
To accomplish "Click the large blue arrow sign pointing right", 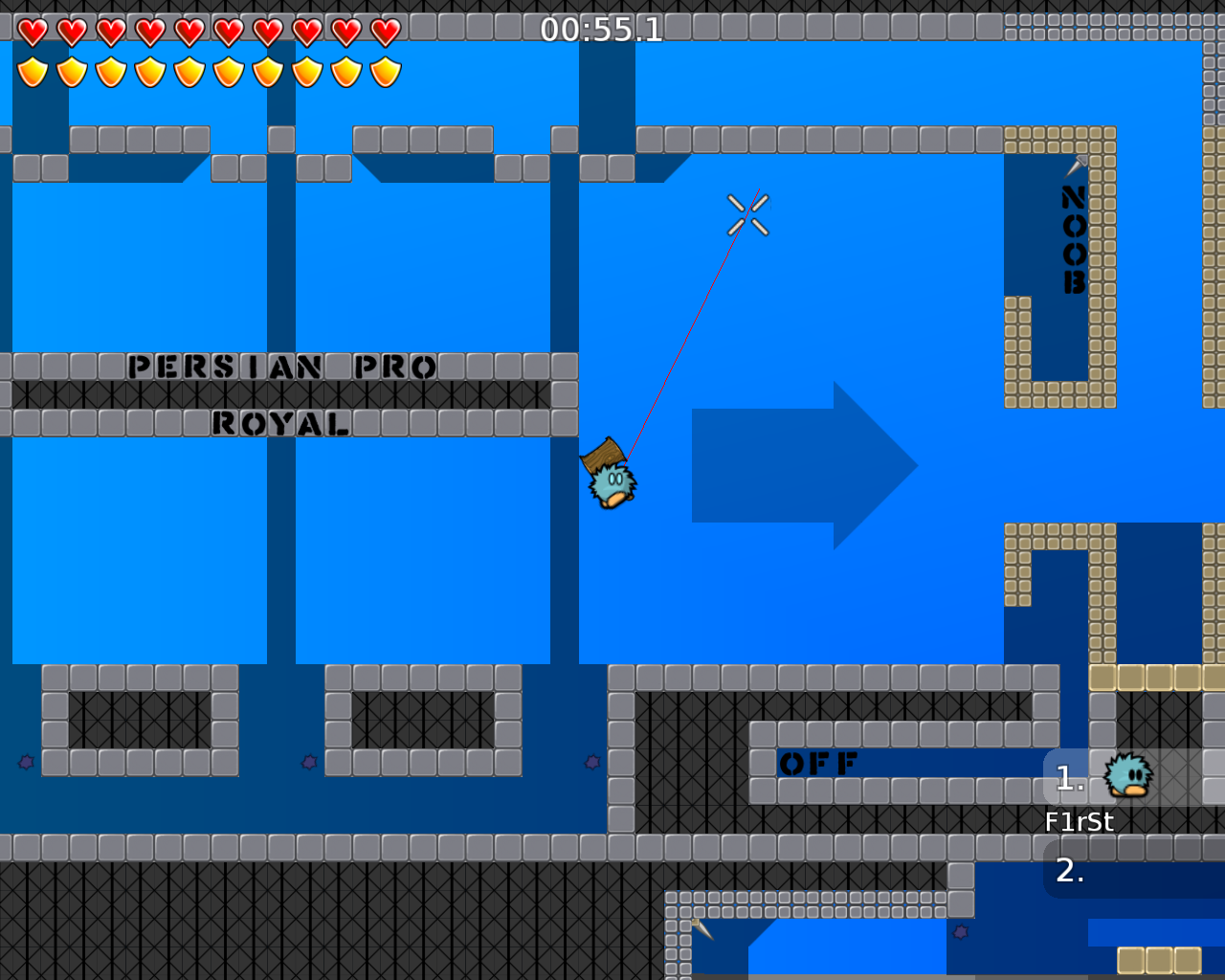I will pyautogui.click(x=804, y=466).
